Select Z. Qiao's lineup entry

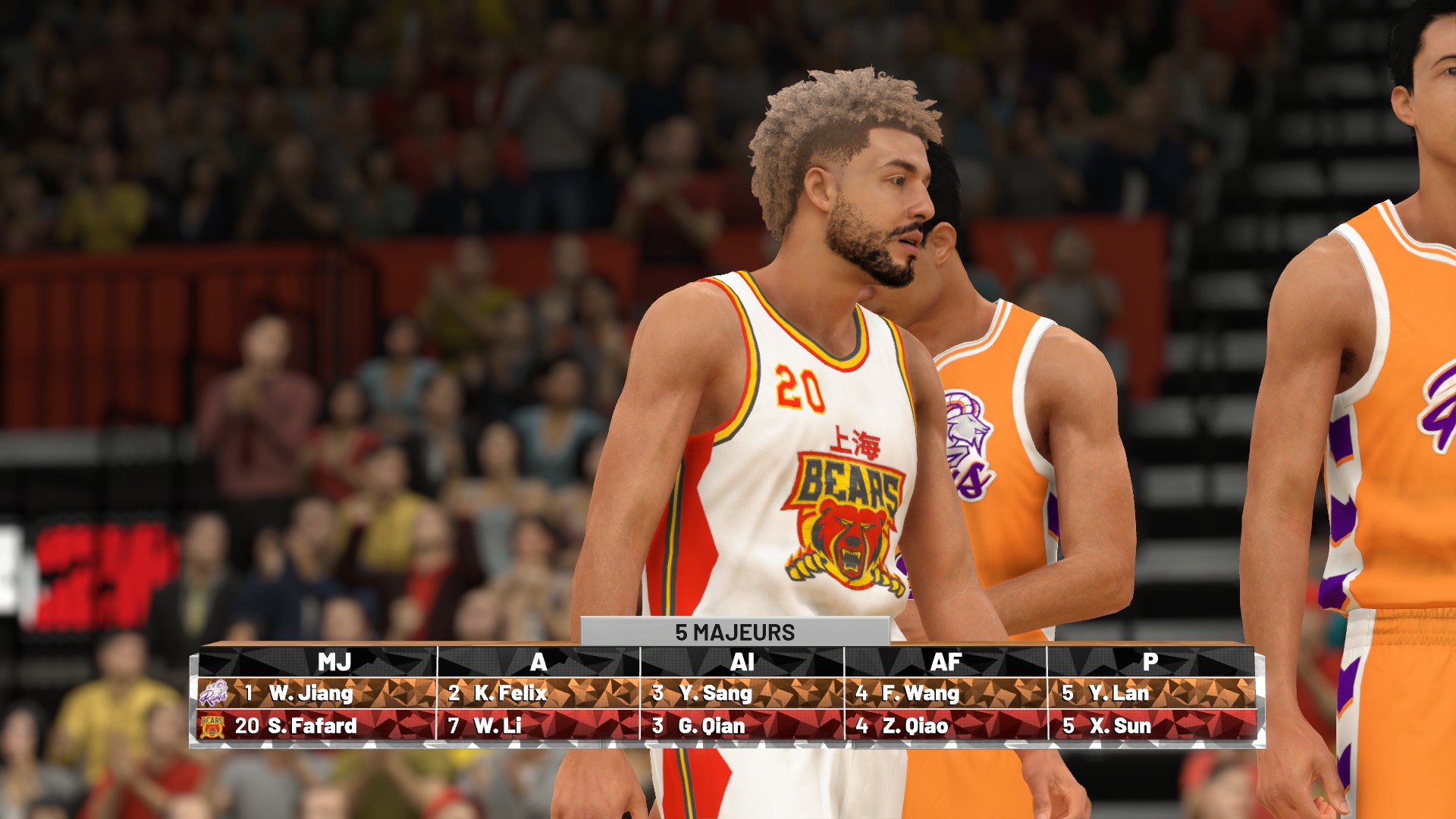pyautogui.click(x=915, y=726)
